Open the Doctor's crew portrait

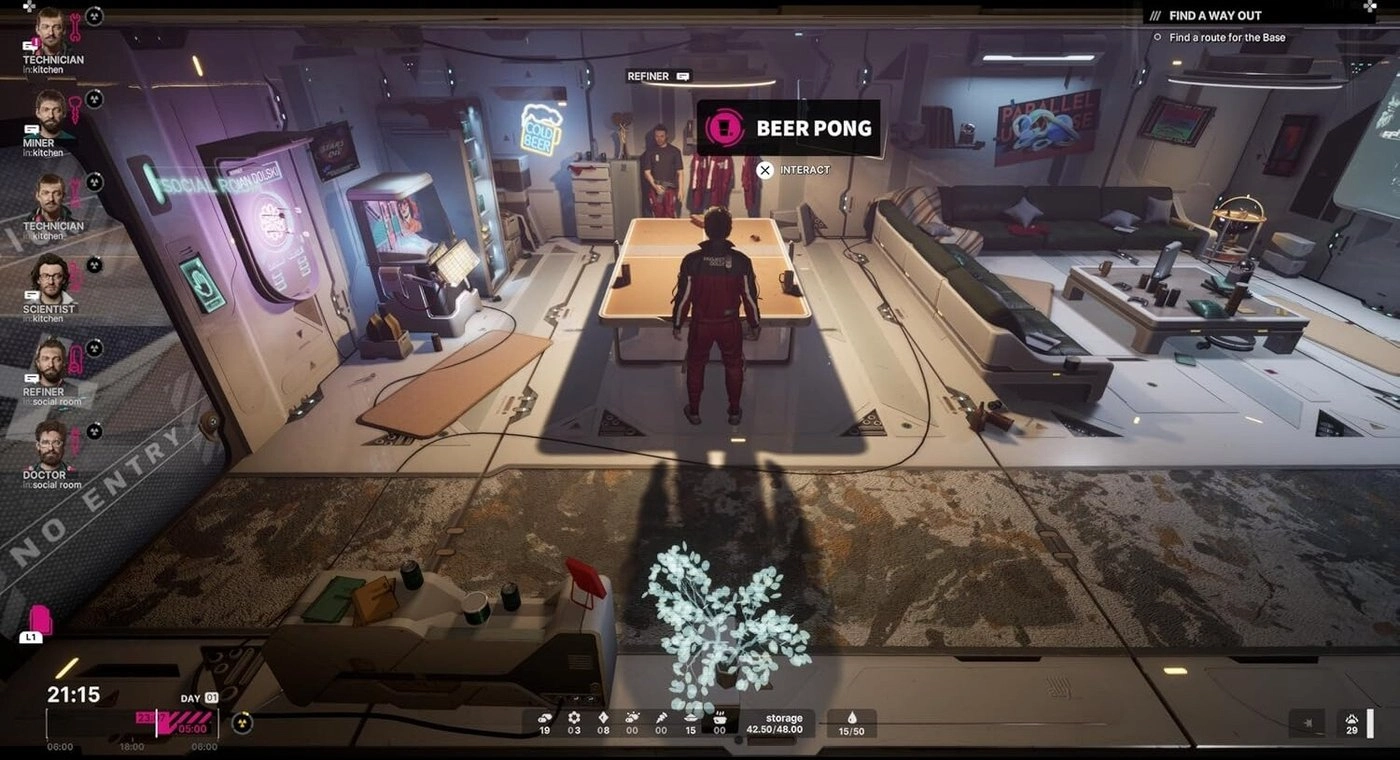[50, 444]
